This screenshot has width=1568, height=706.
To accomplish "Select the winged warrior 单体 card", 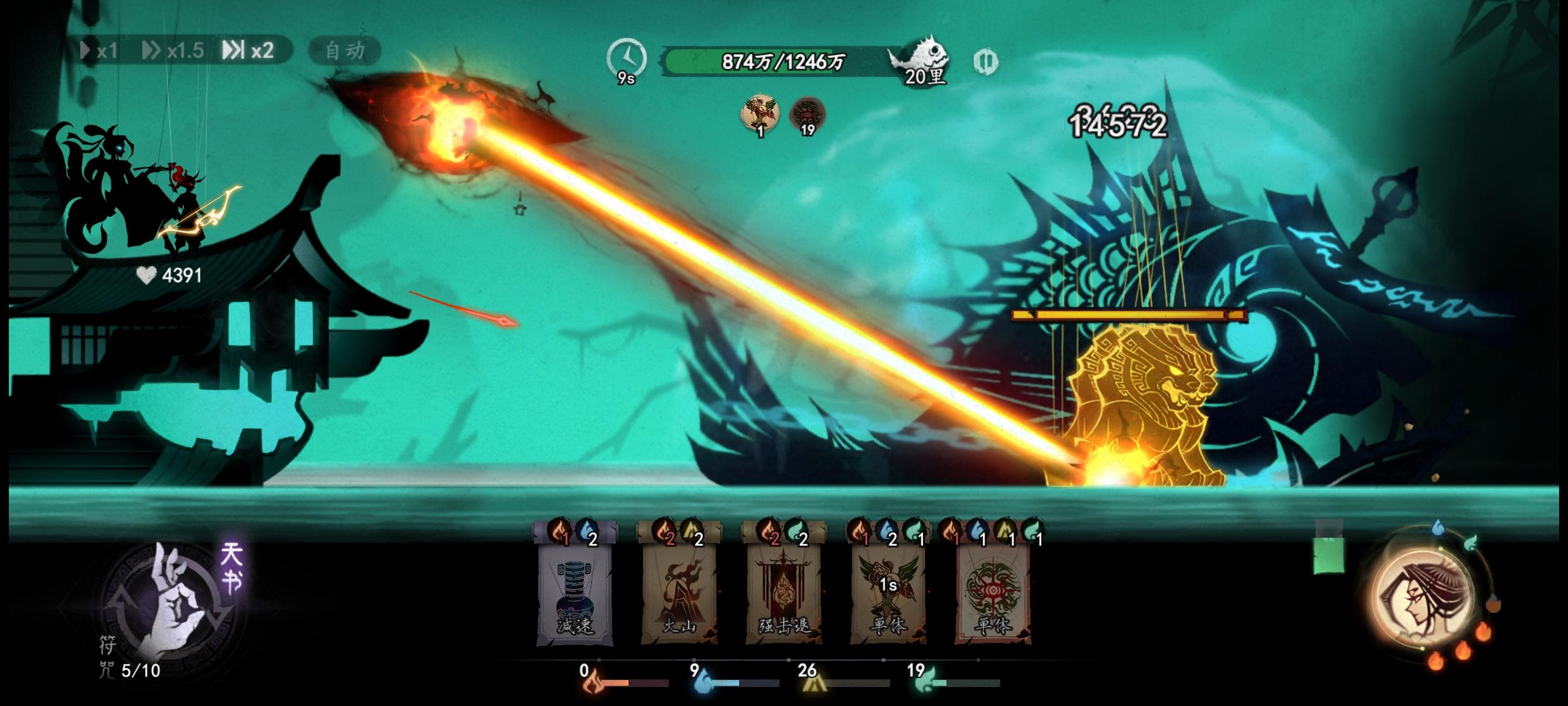I will (888, 591).
